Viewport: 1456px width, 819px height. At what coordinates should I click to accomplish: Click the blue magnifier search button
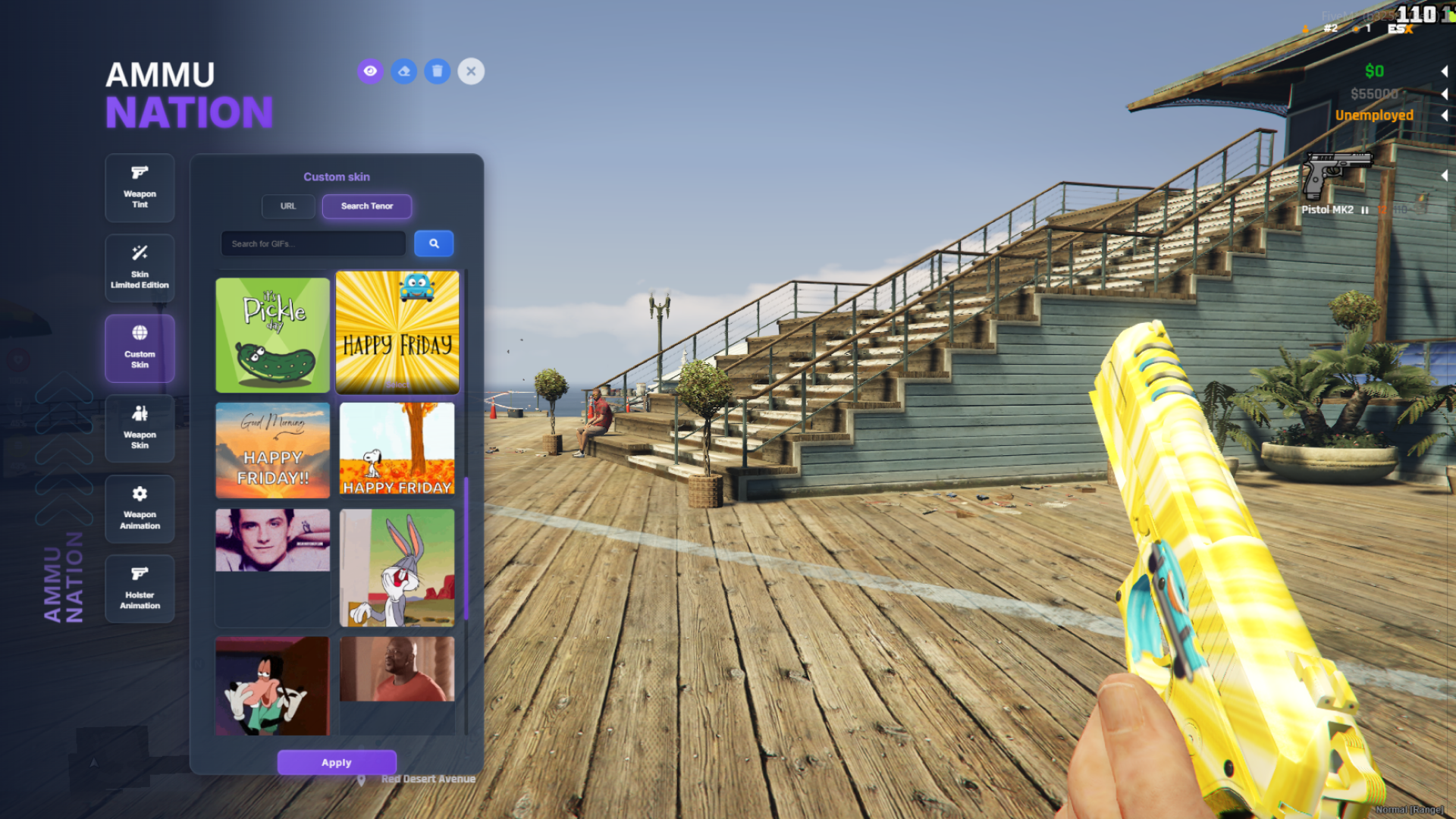pos(434,244)
